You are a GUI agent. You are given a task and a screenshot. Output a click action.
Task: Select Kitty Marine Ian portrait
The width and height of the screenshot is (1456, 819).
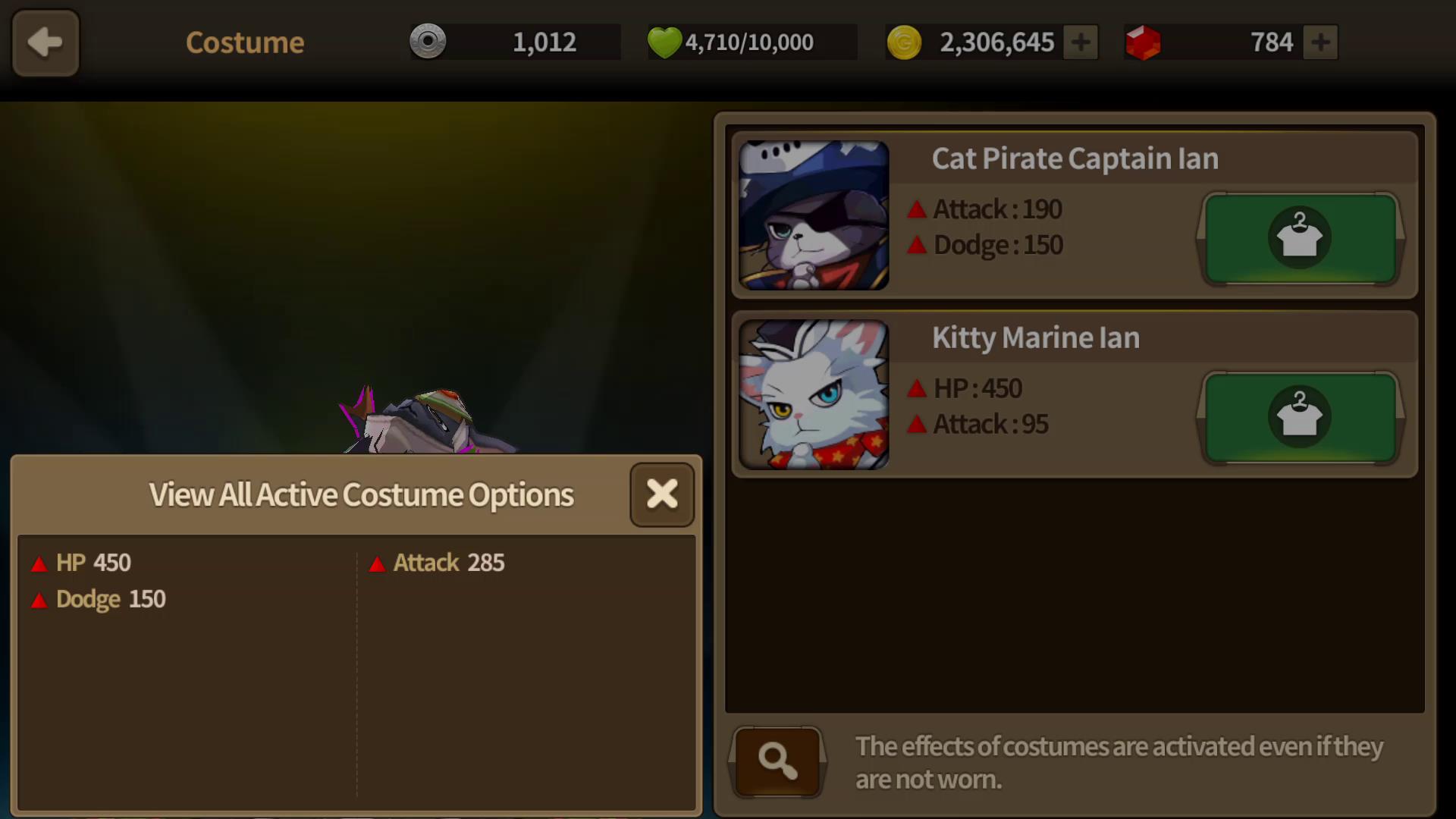click(814, 394)
